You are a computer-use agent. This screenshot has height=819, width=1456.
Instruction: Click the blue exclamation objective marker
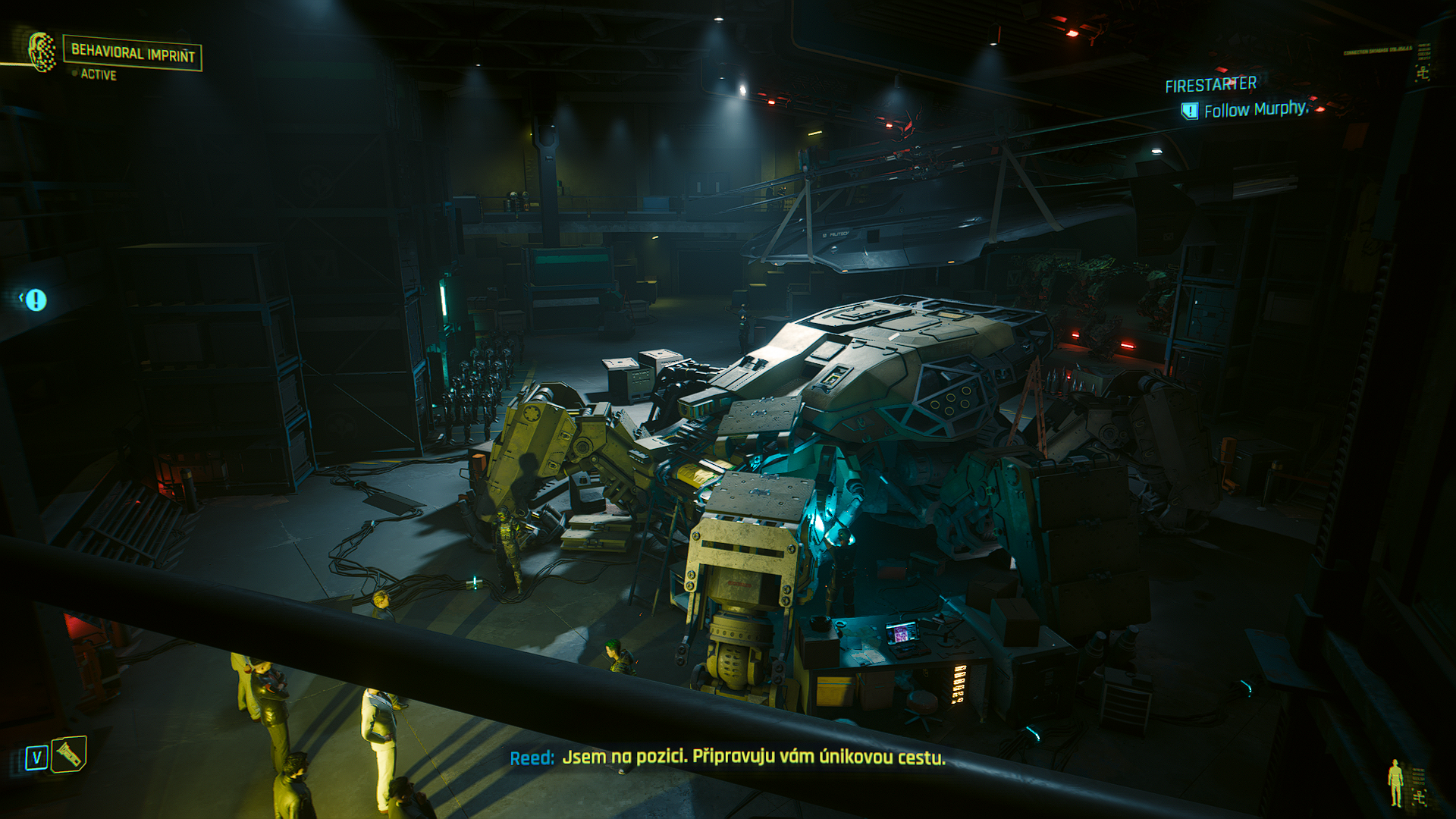[36, 300]
